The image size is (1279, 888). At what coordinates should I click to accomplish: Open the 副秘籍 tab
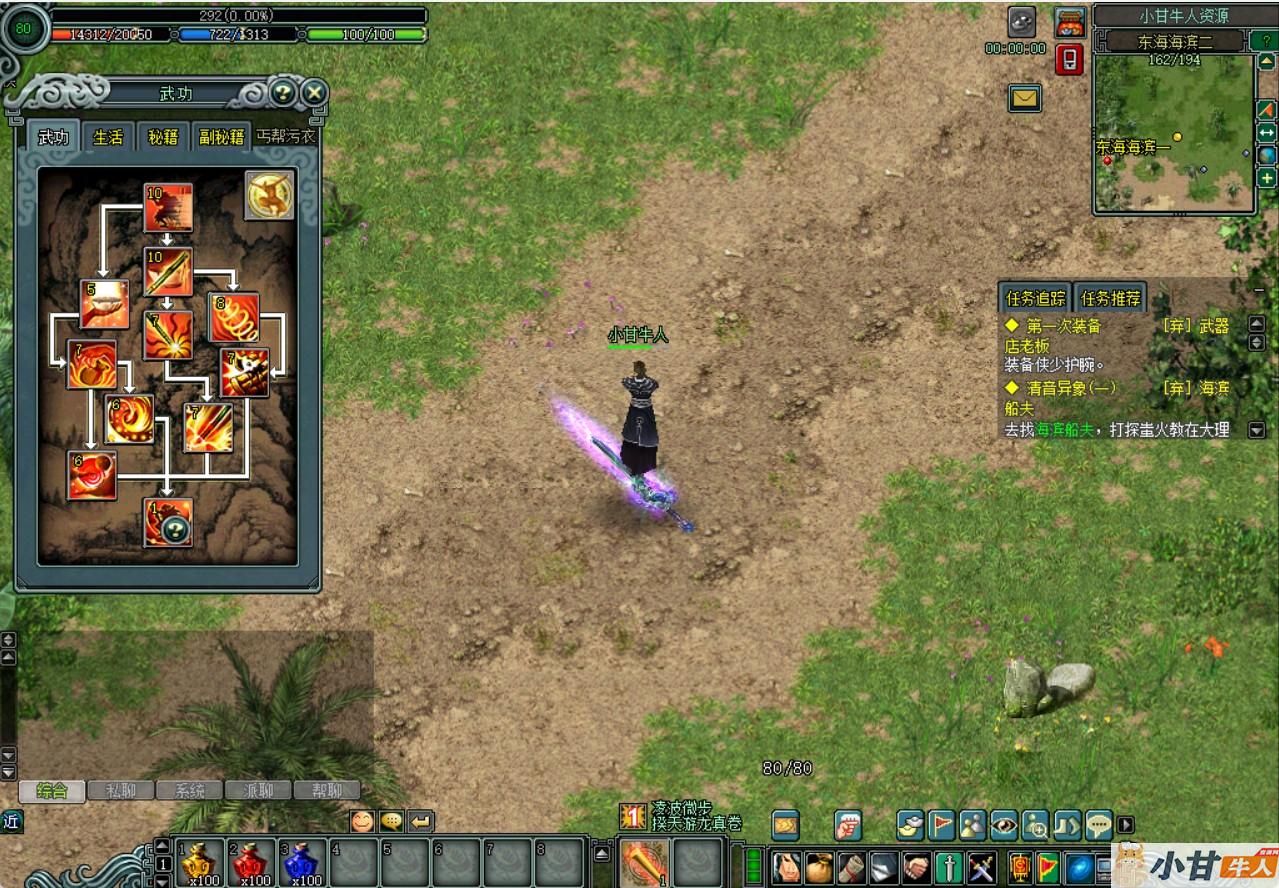[221, 137]
